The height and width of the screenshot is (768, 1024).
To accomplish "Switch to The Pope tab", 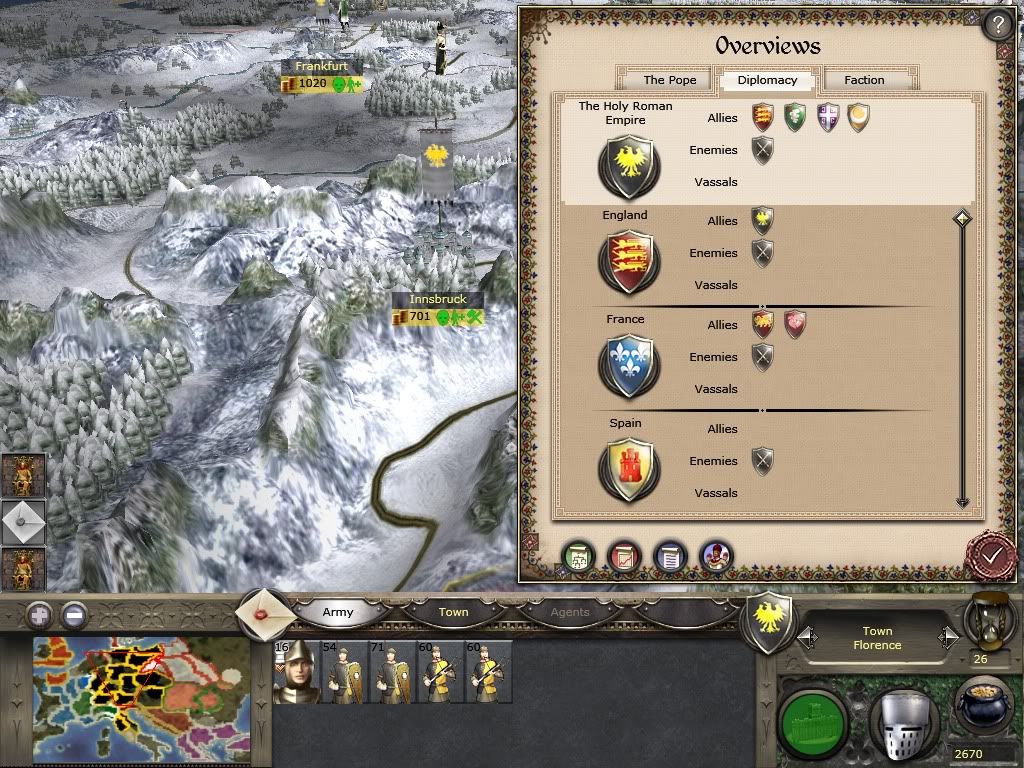I will (x=669, y=80).
